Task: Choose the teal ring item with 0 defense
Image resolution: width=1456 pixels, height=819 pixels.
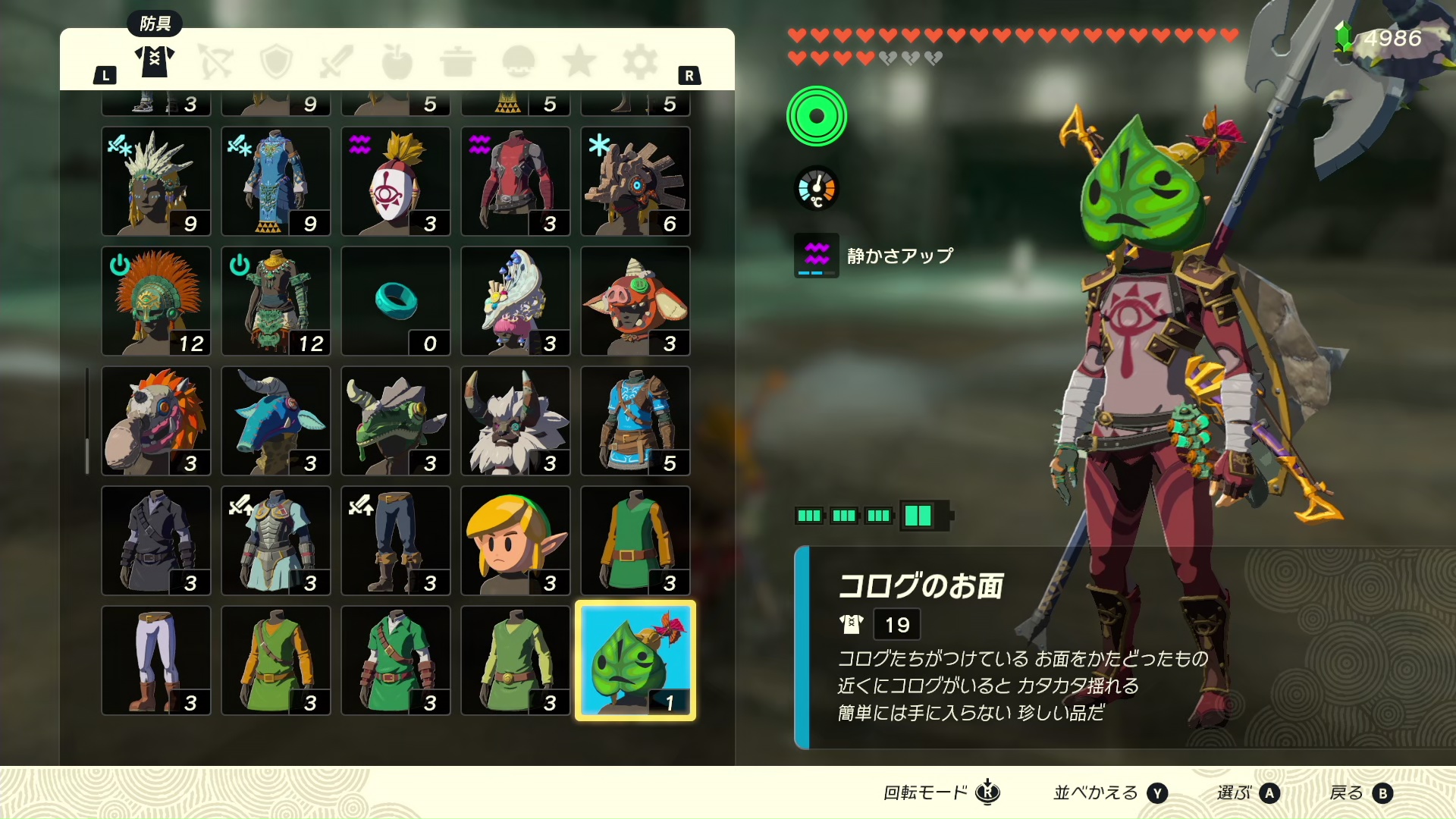Action: point(396,301)
